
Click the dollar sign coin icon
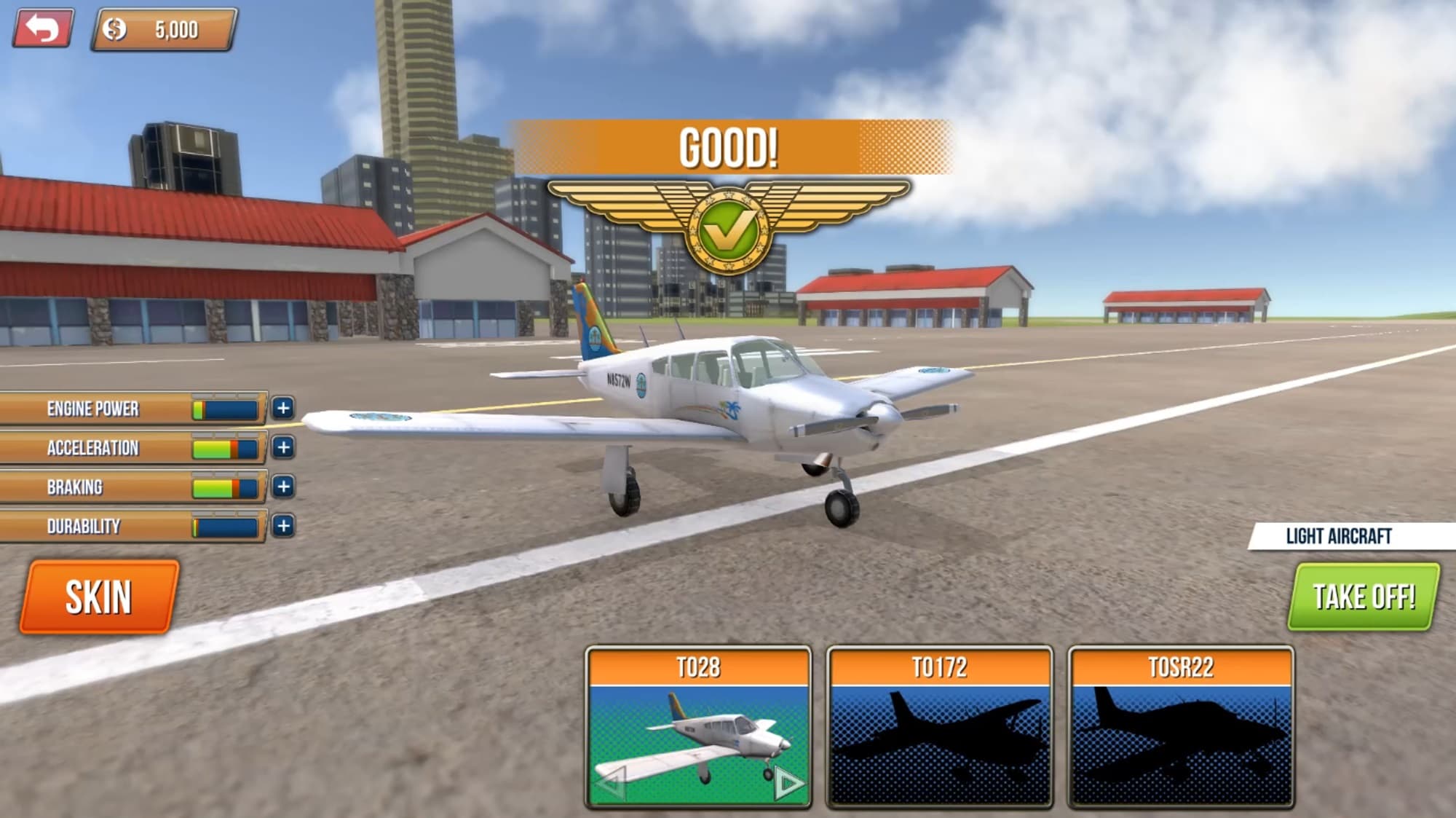point(114,30)
